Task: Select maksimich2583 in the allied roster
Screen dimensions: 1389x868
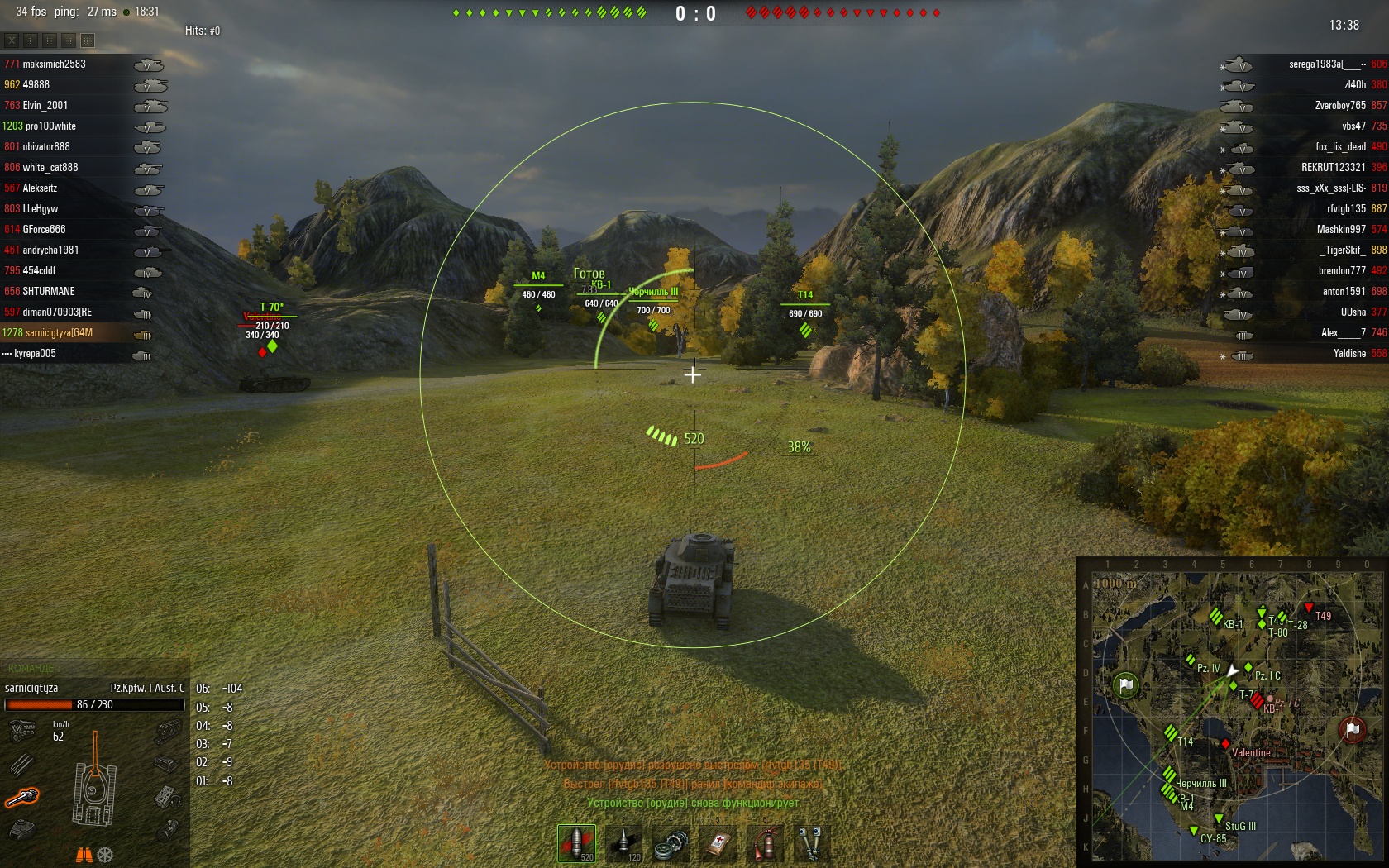Action: point(54,64)
